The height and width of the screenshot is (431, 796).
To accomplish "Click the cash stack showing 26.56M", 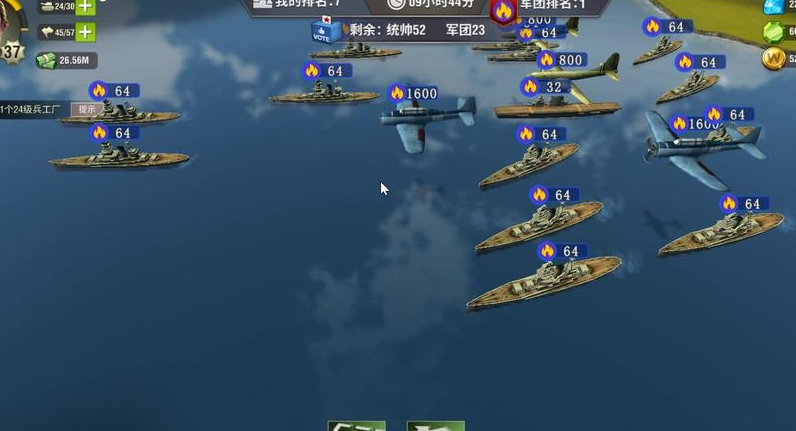I will click(47, 60).
